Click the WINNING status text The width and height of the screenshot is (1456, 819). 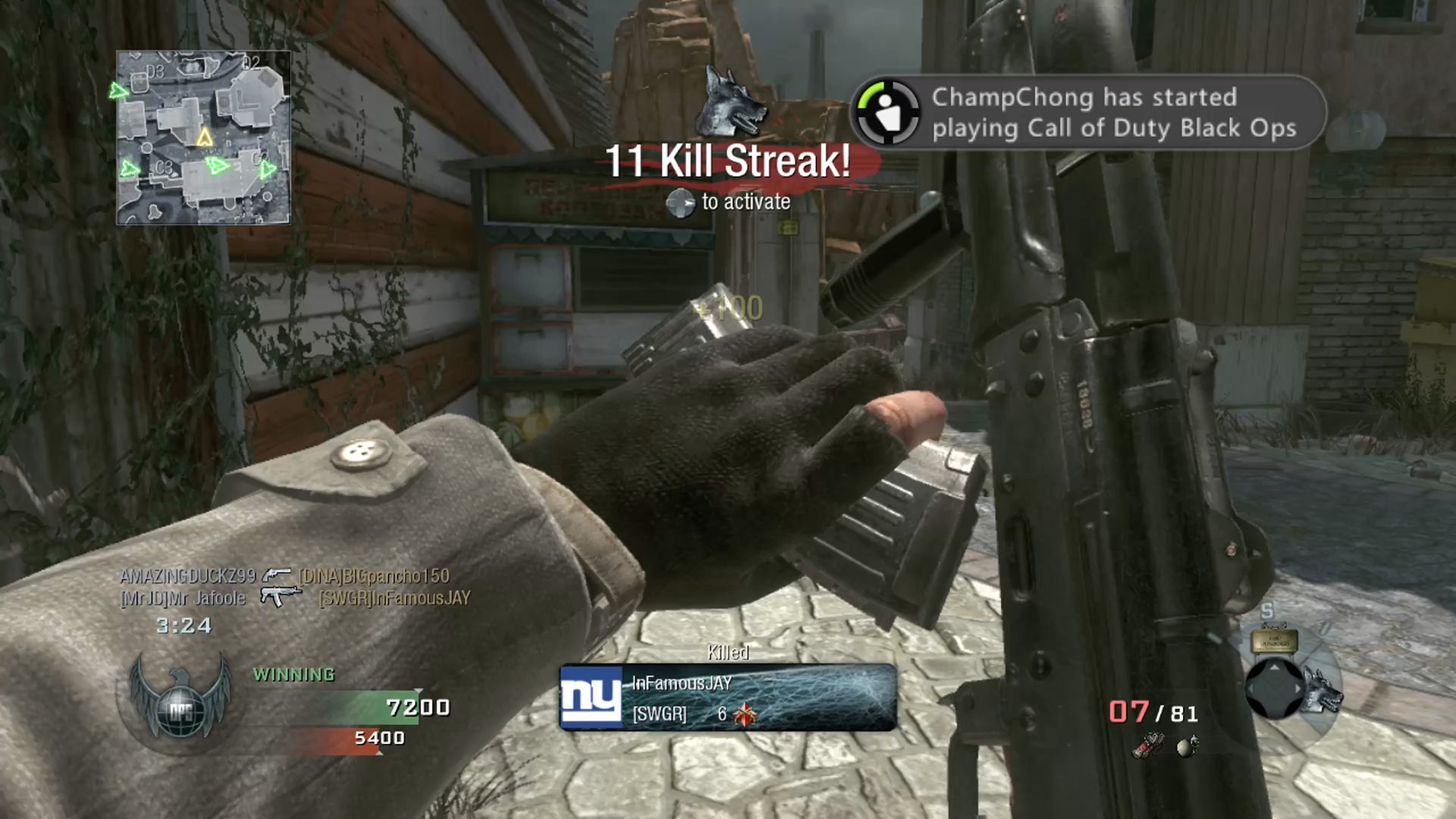294,673
